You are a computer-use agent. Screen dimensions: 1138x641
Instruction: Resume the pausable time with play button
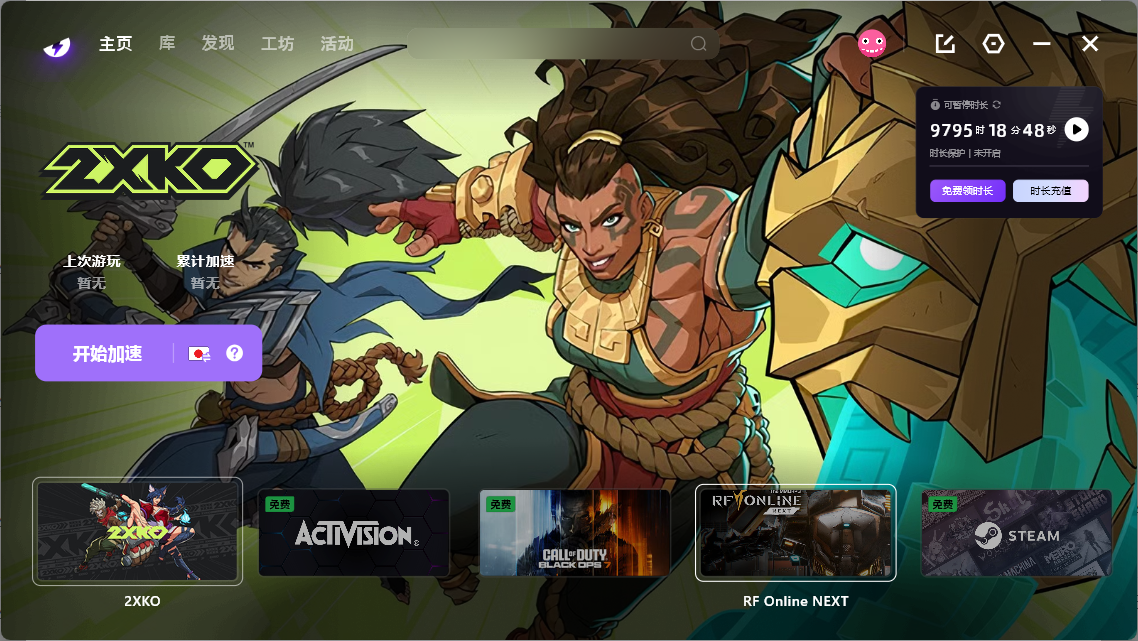[1076, 129]
